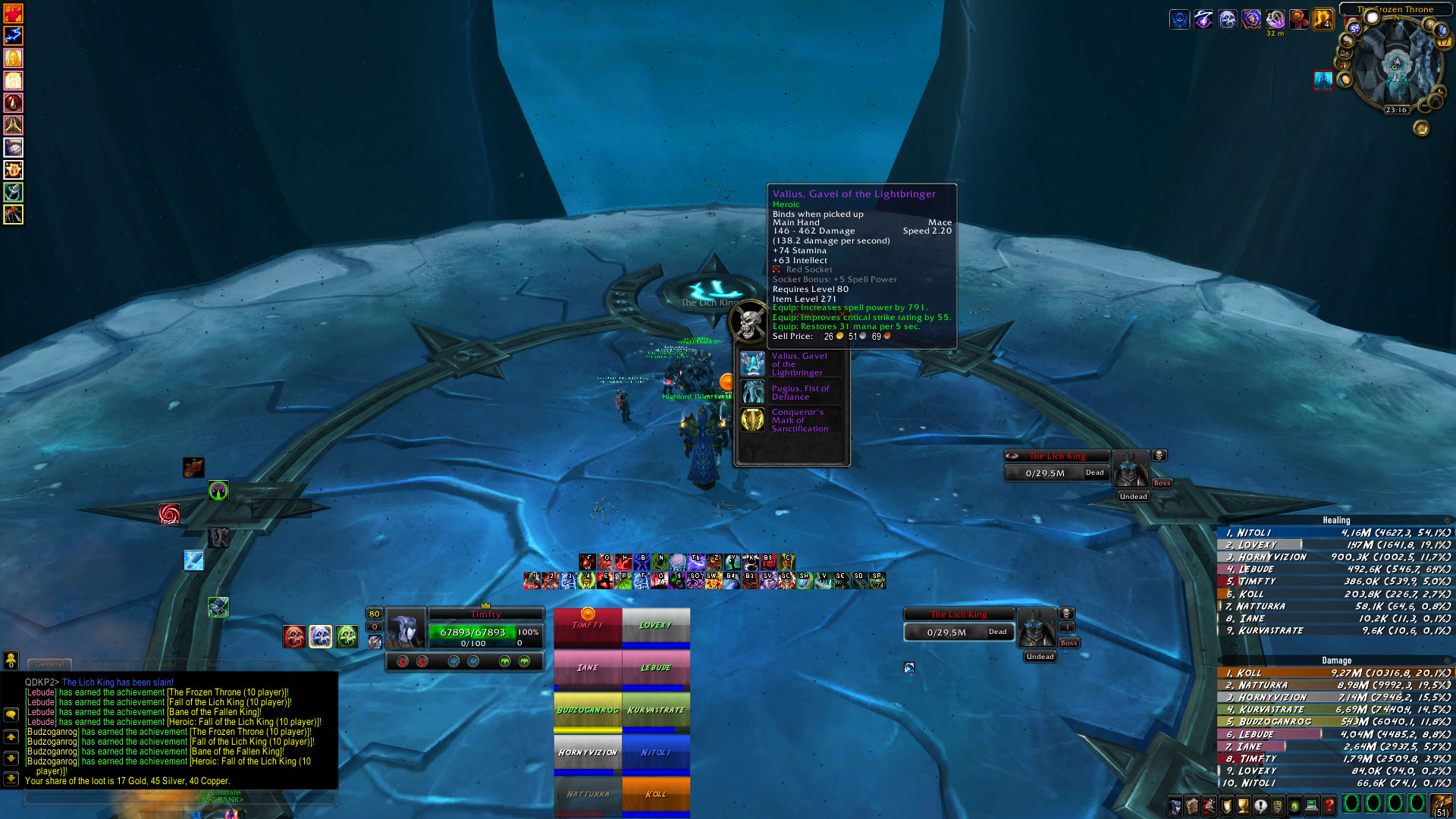The height and width of the screenshot is (819, 1456).
Task: Select Timfty's player portrait frame
Action: [406, 628]
